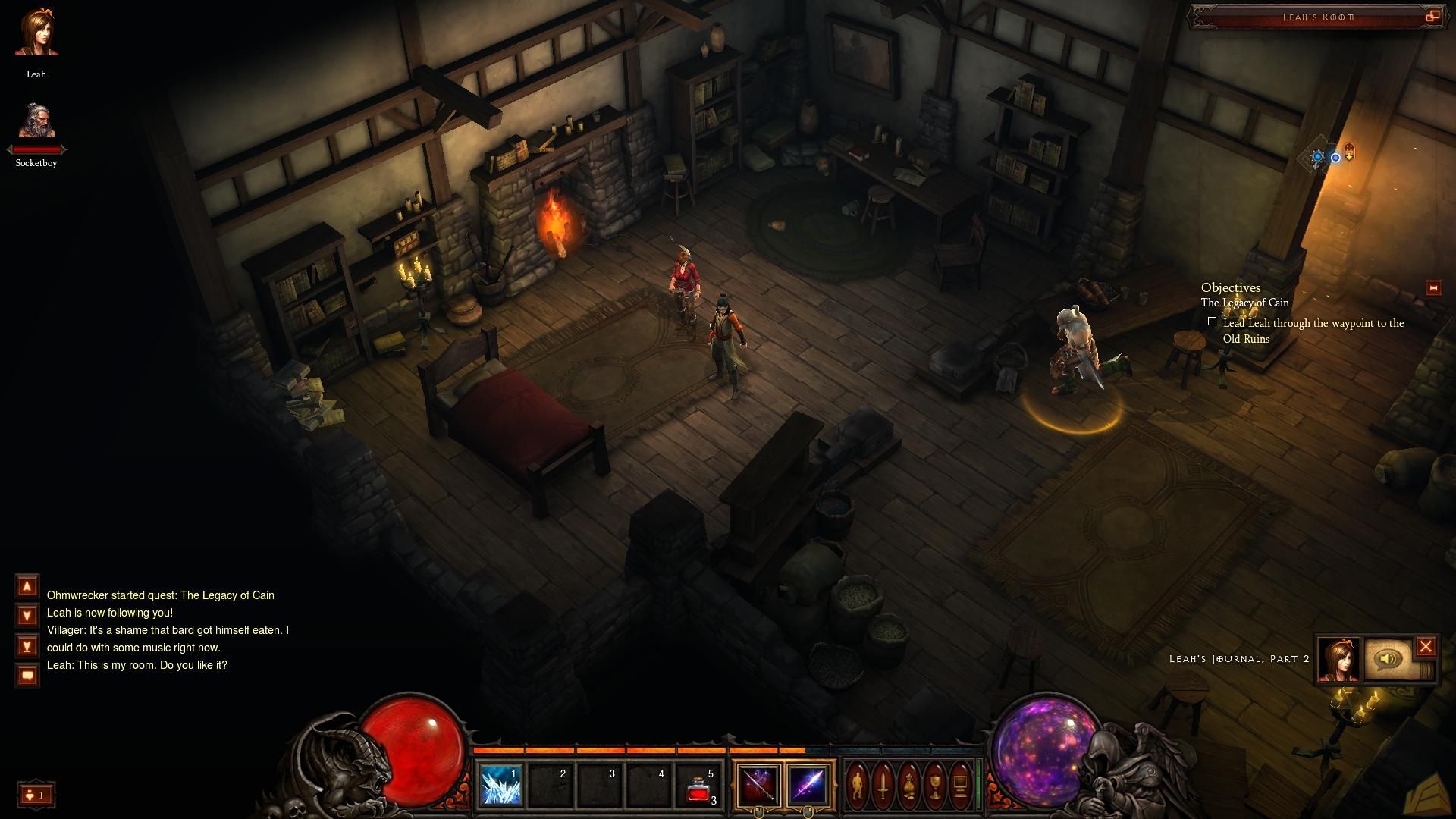The image size is (1456, 819).
Task: Open the character figure menu button
Action: click(858, 786)
